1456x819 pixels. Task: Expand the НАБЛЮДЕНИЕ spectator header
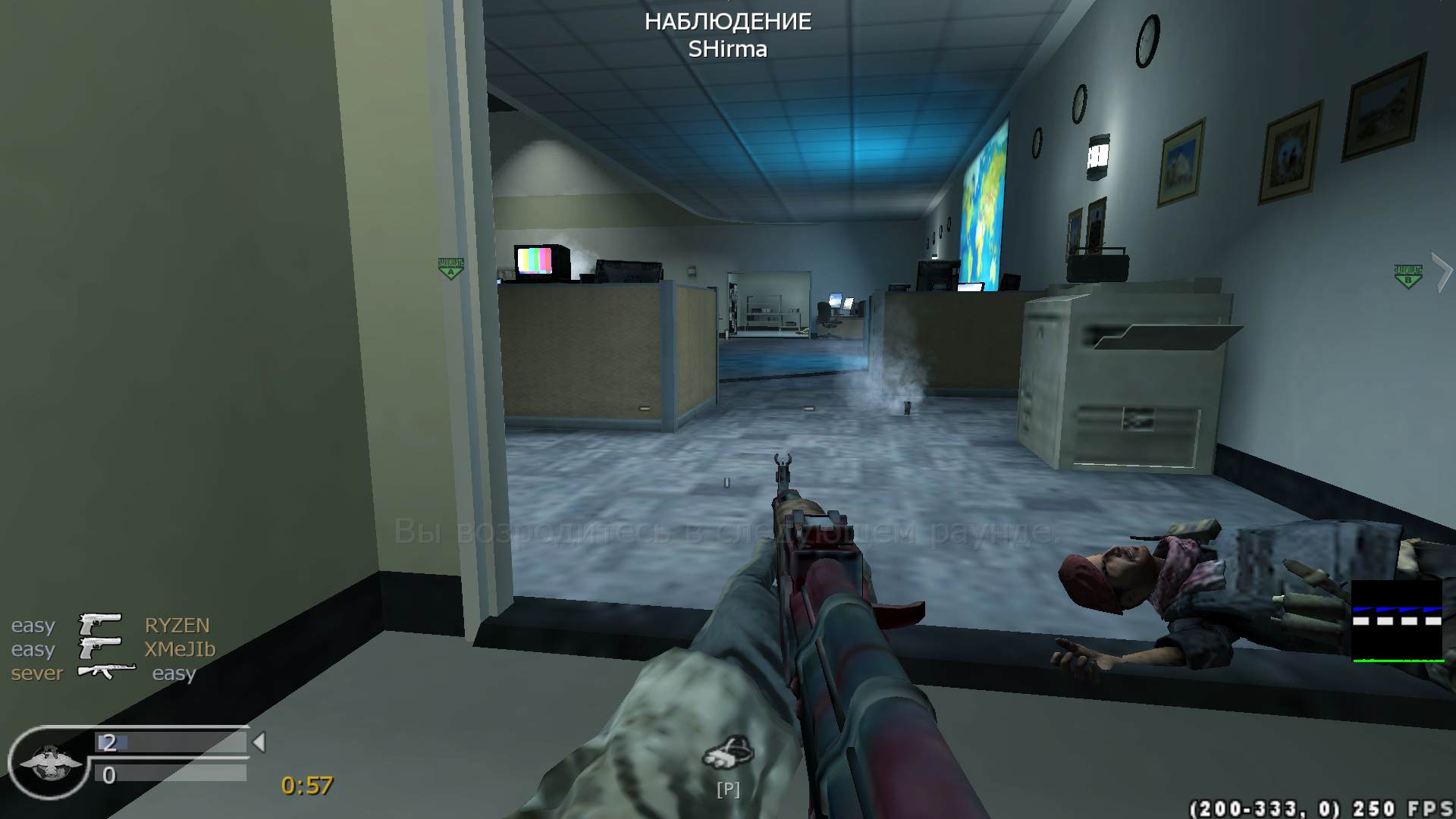(728, 22)
